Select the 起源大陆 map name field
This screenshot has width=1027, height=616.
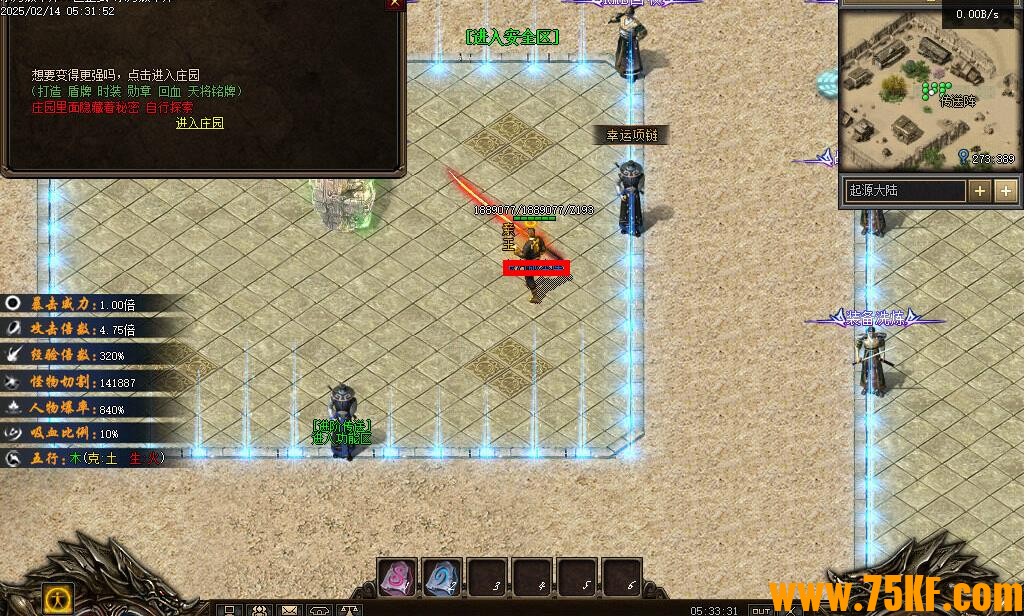click(x=905, y=190)
